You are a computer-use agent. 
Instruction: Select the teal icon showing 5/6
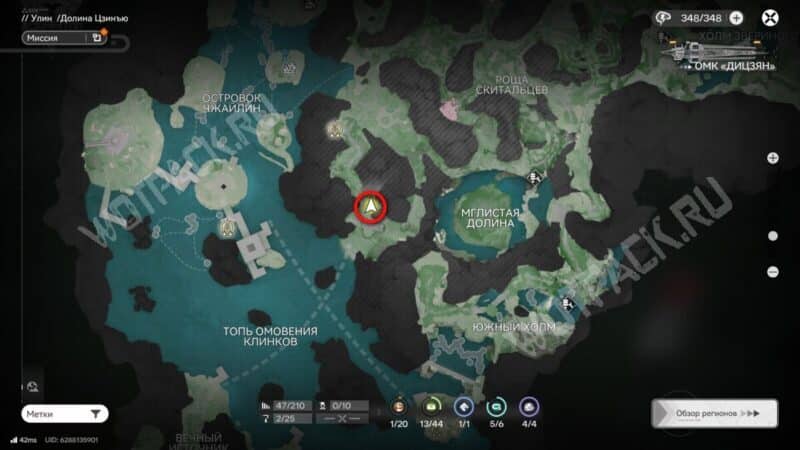tap(496, 406)
